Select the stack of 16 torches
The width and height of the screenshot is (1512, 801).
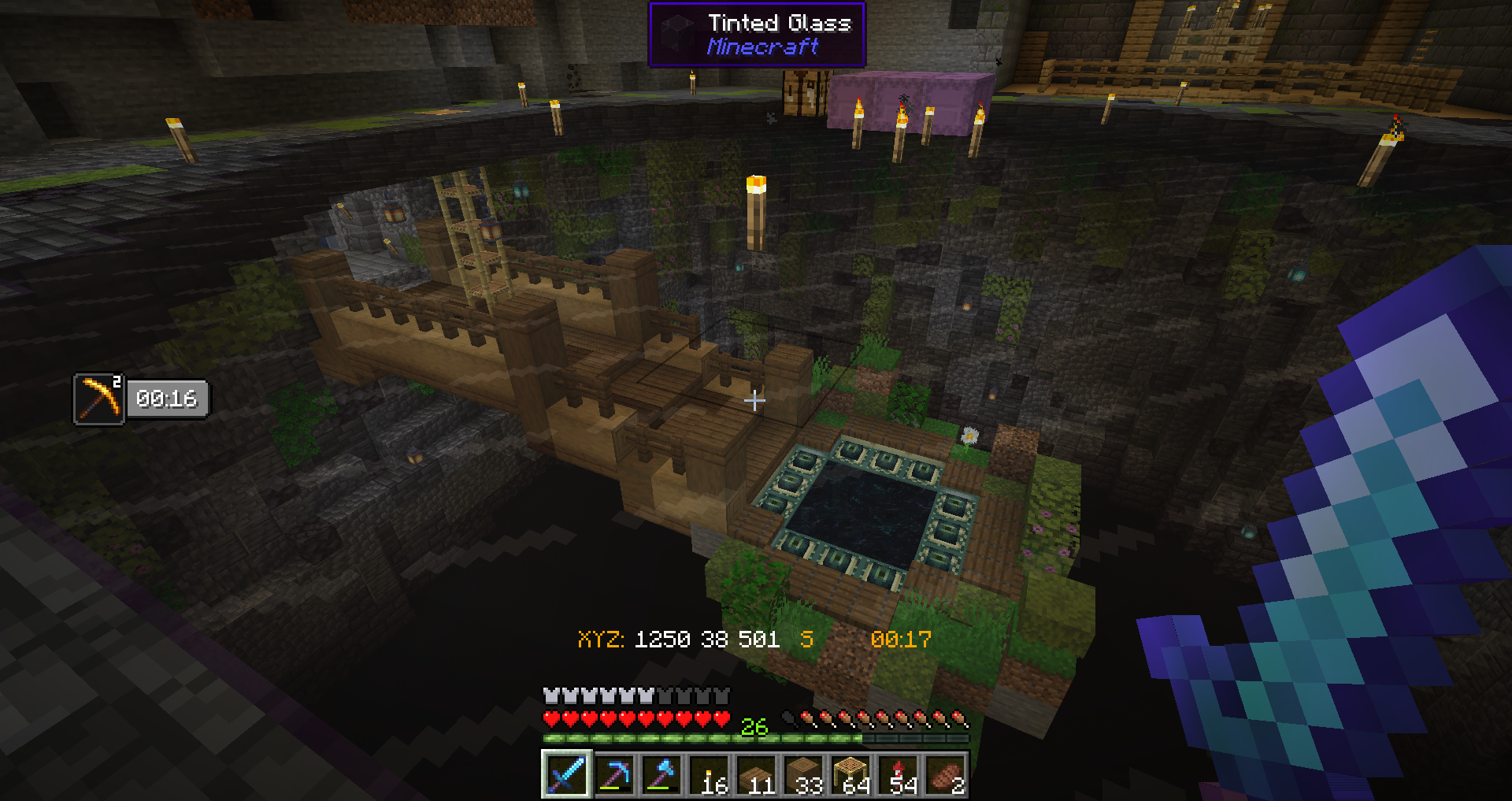pyautogui.click(x=709, y=774)
